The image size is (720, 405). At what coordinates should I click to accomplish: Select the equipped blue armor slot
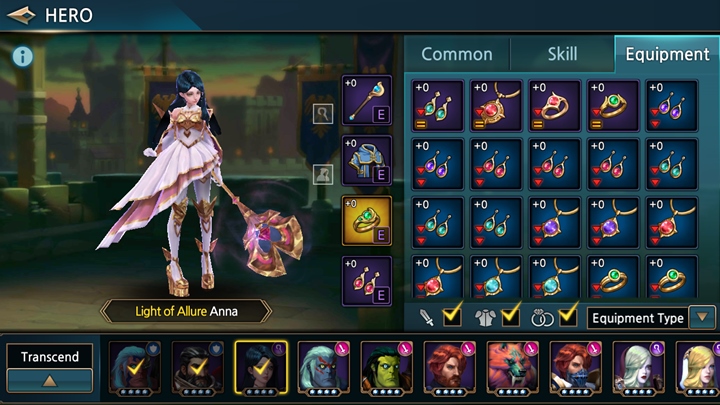[367, 161]
